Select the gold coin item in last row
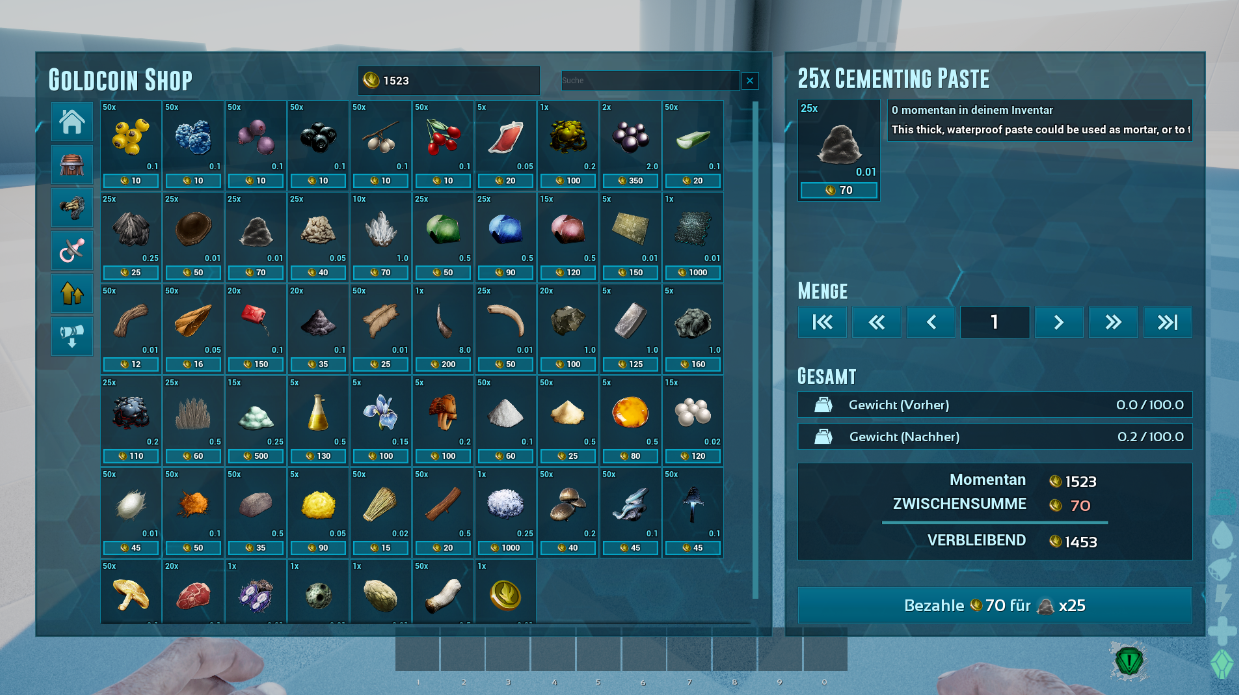This screenshot has height=695, width=1239. click(506, 593)
